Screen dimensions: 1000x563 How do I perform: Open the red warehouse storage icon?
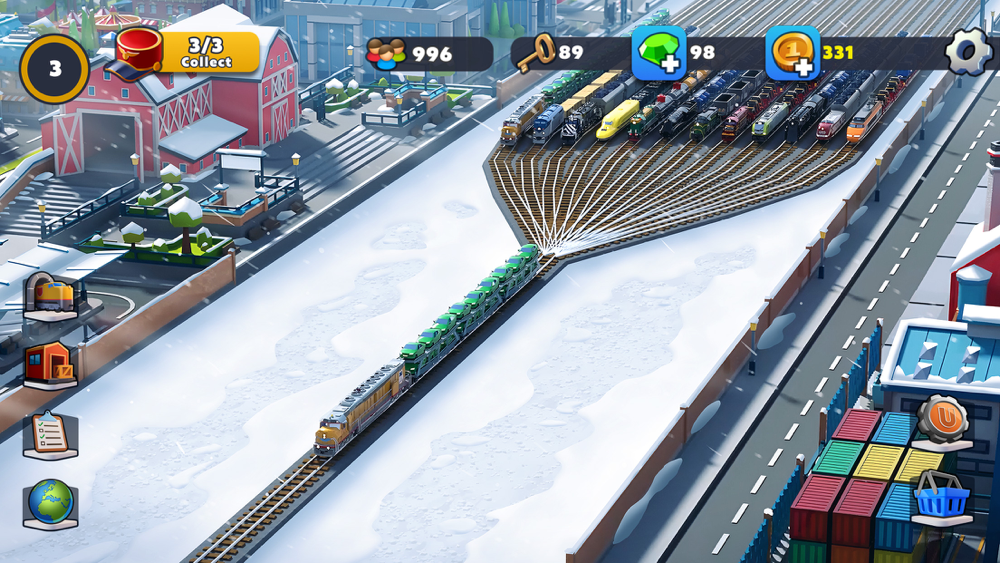pos(50,365)
